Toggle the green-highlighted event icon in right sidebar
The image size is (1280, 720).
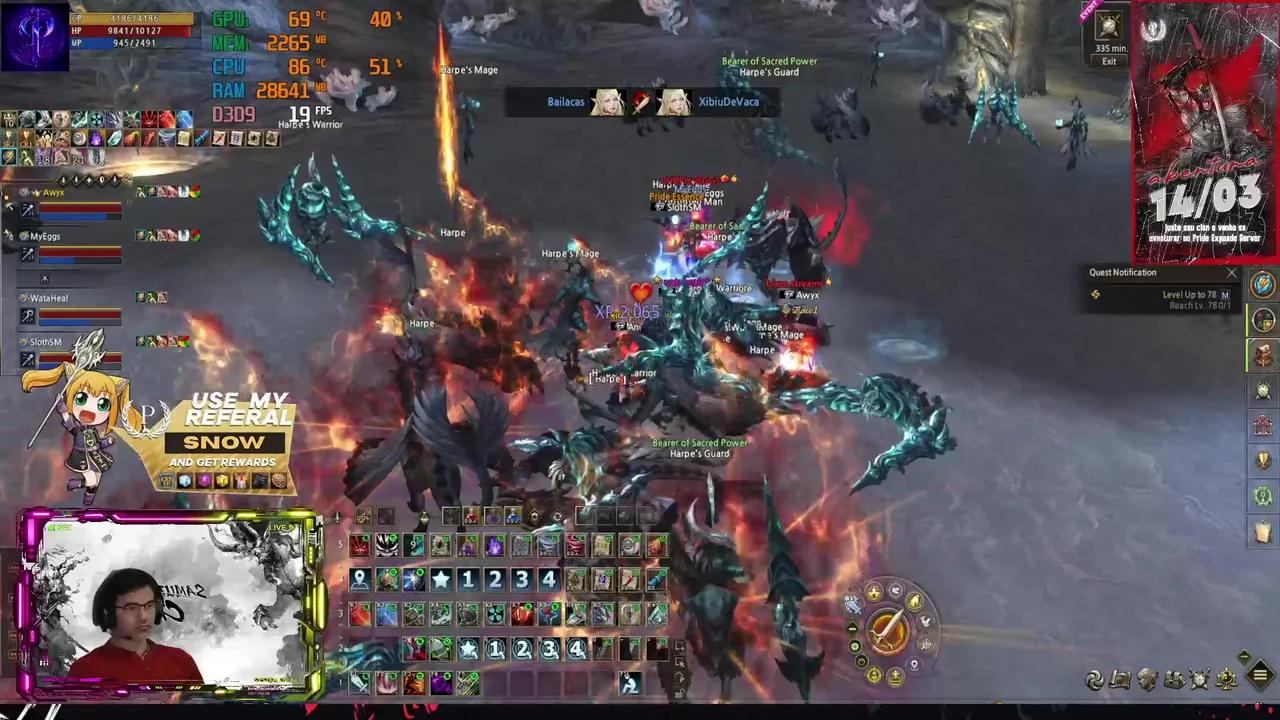tap(1262, 320)
